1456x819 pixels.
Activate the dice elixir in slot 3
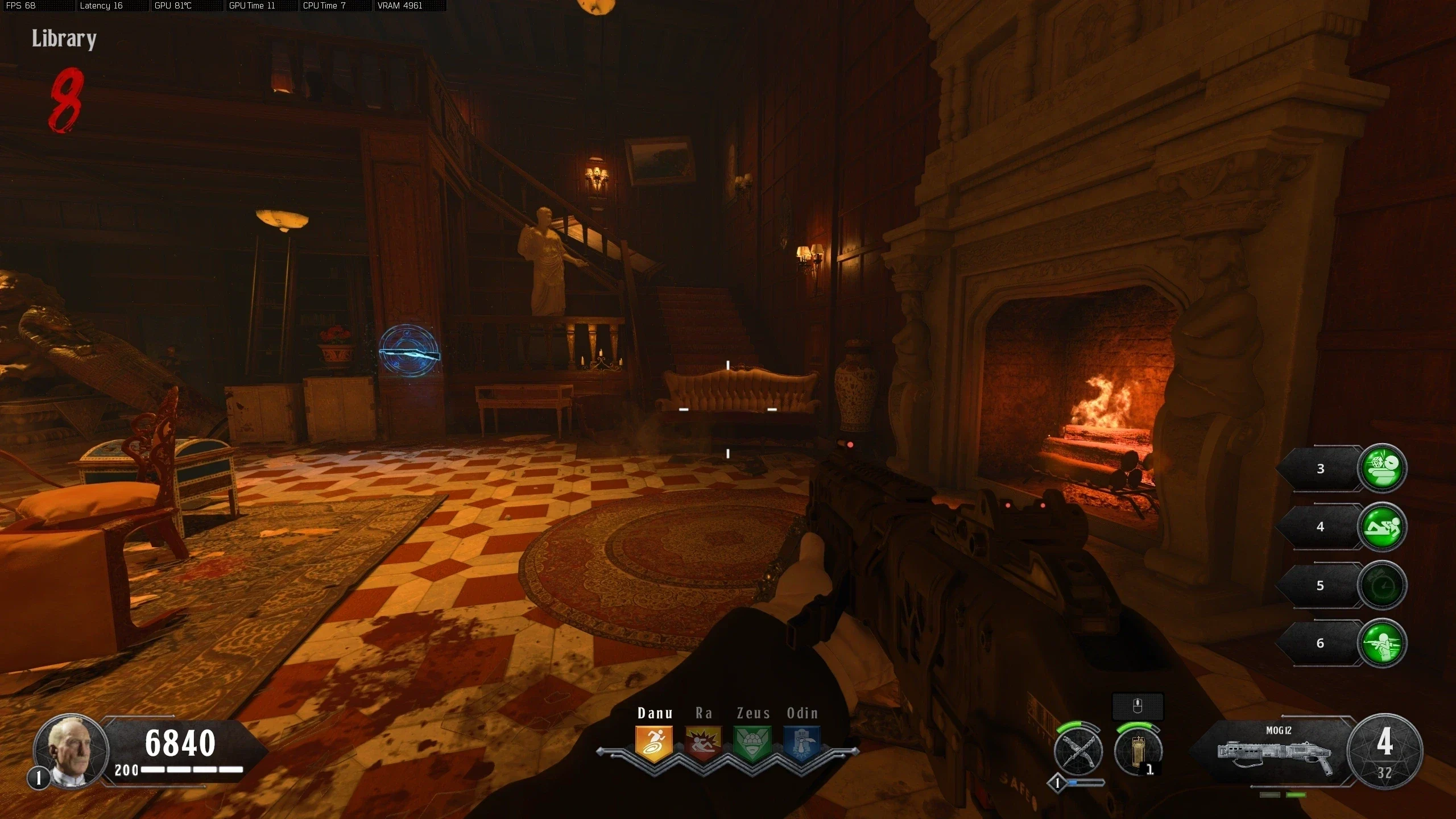tap(1382, 468)
